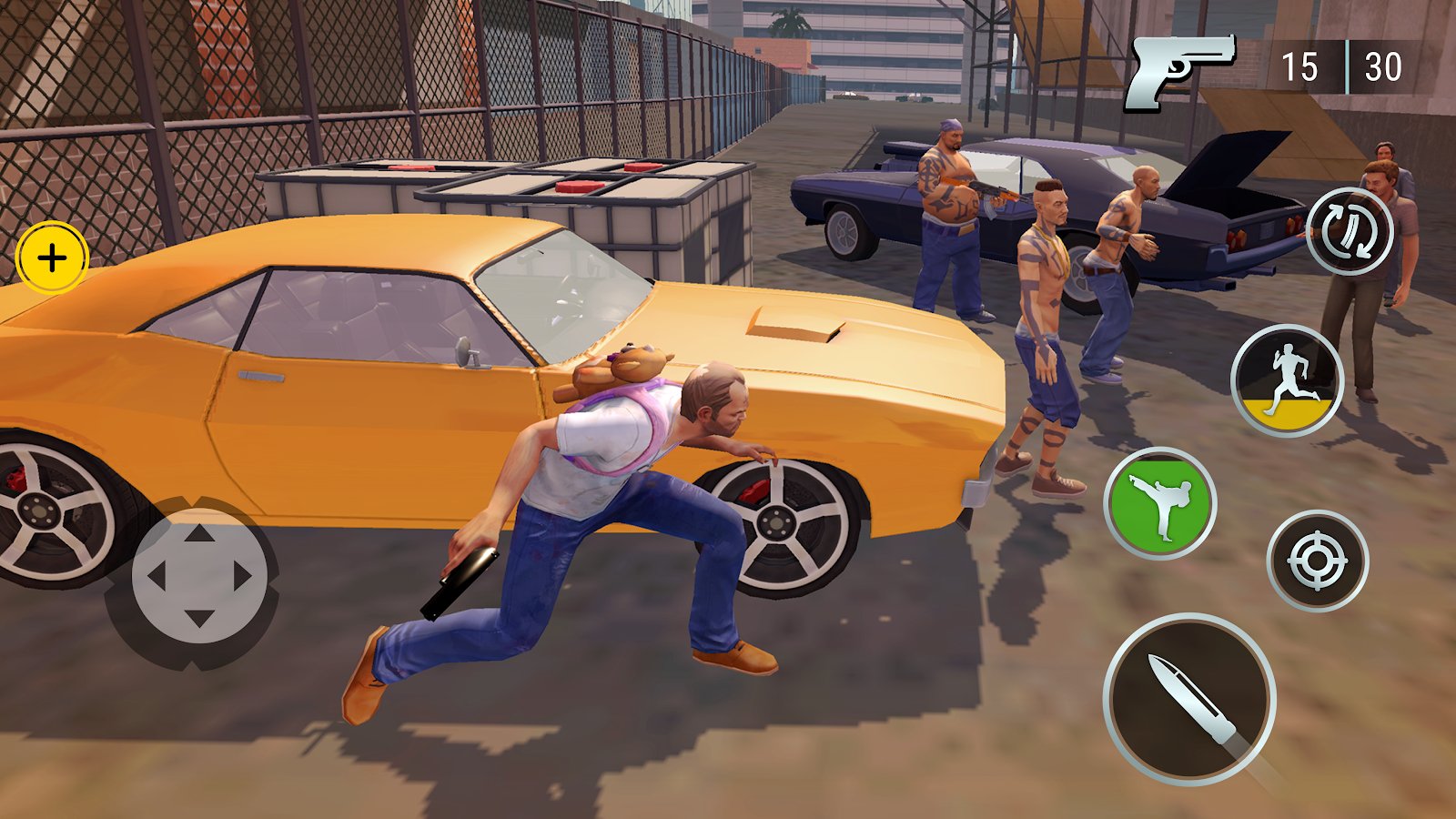1456x819 pixels.
Task: Select the pistol weapon icon
Action: (x=1179, y=70)
